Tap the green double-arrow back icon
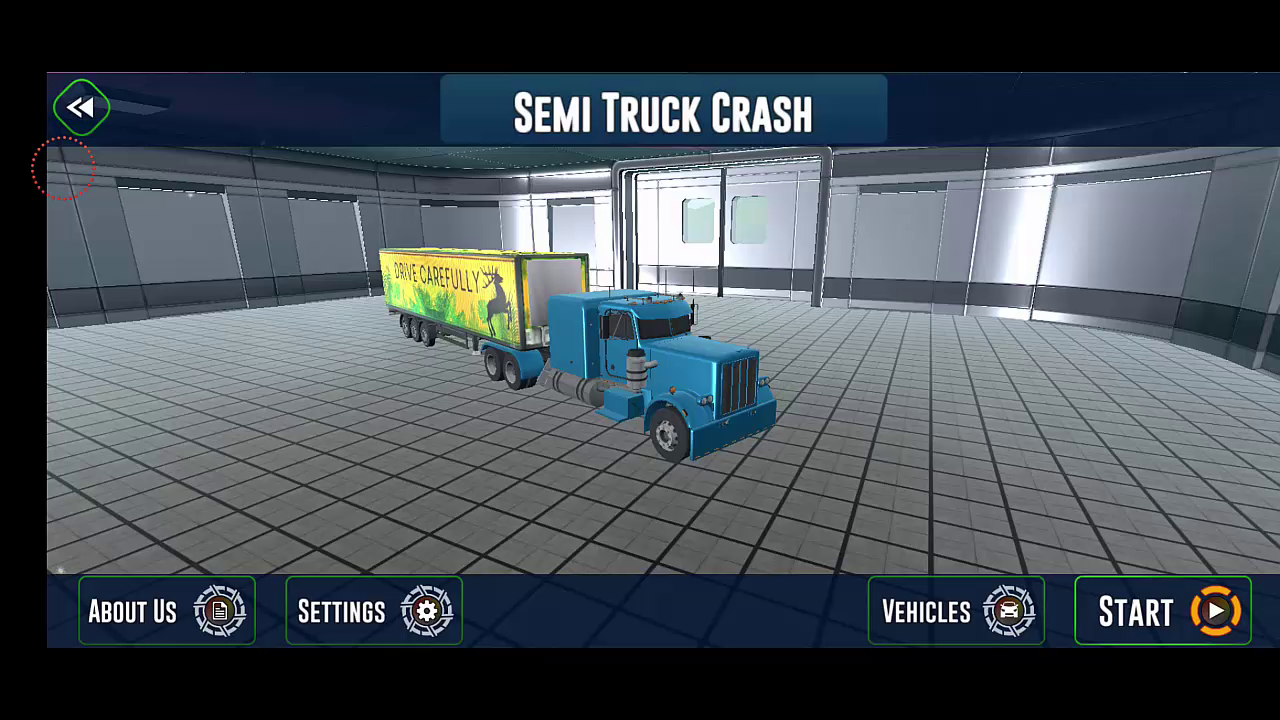This screenshot has height=720, width=1280. [x=80, y=107]
